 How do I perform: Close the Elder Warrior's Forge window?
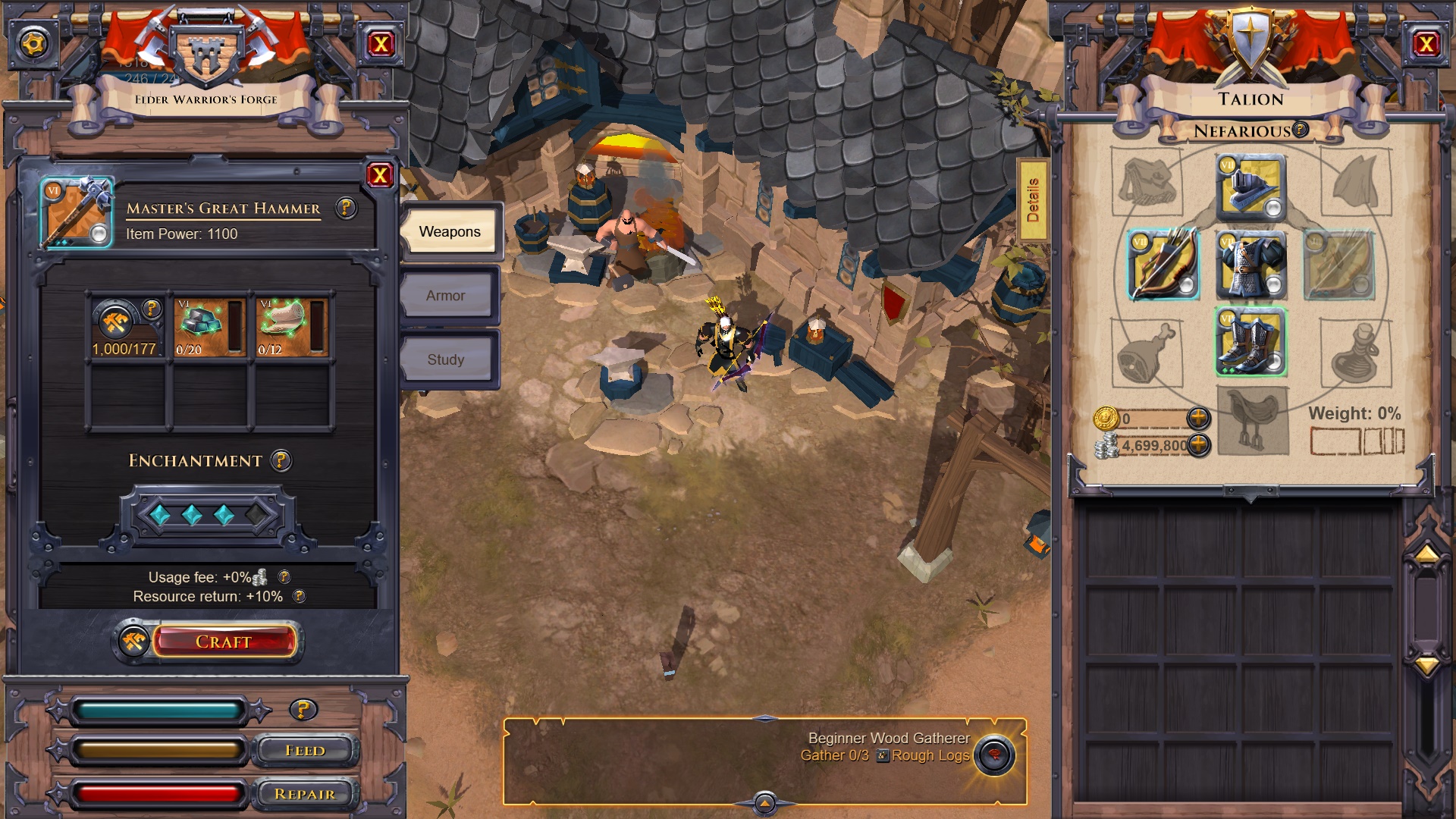pyautogui.click(x=381, y=44)
